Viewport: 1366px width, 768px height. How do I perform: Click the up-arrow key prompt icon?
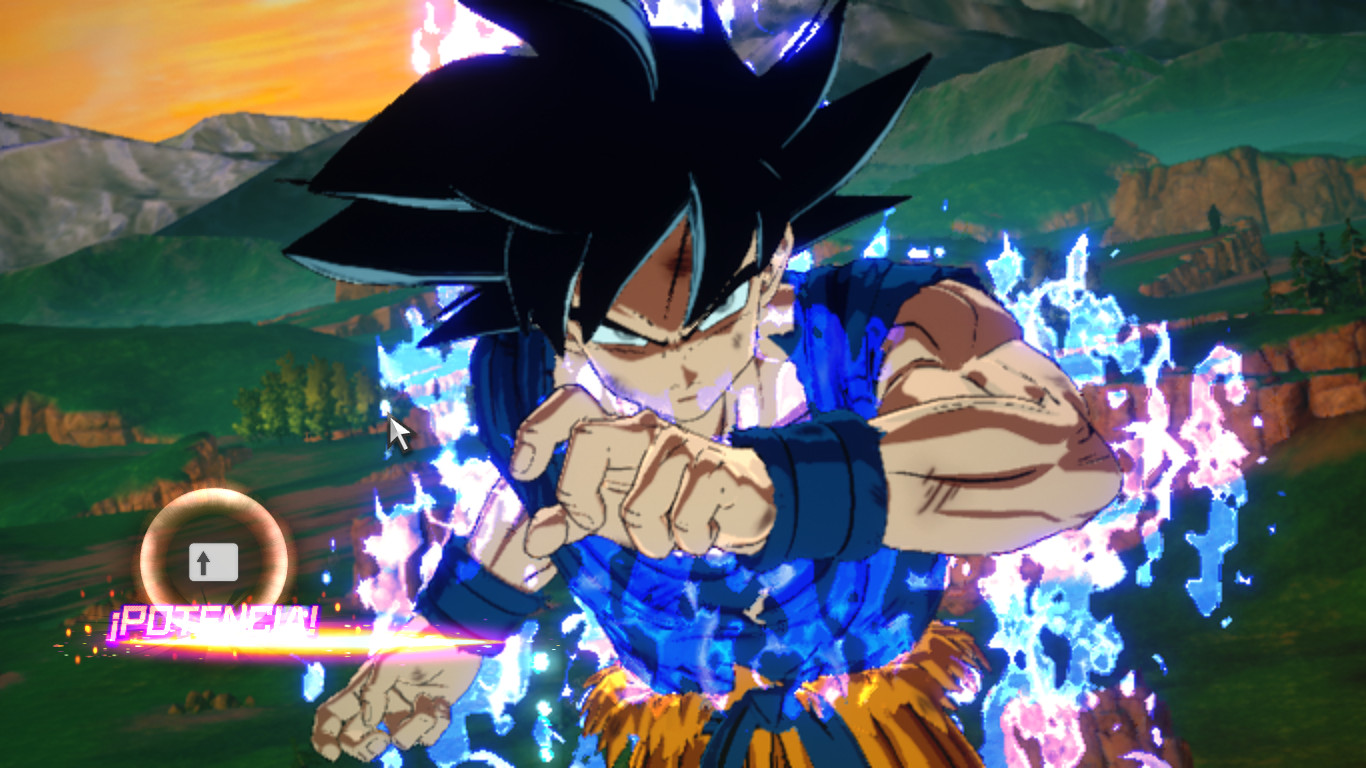(x=215, y=562)
